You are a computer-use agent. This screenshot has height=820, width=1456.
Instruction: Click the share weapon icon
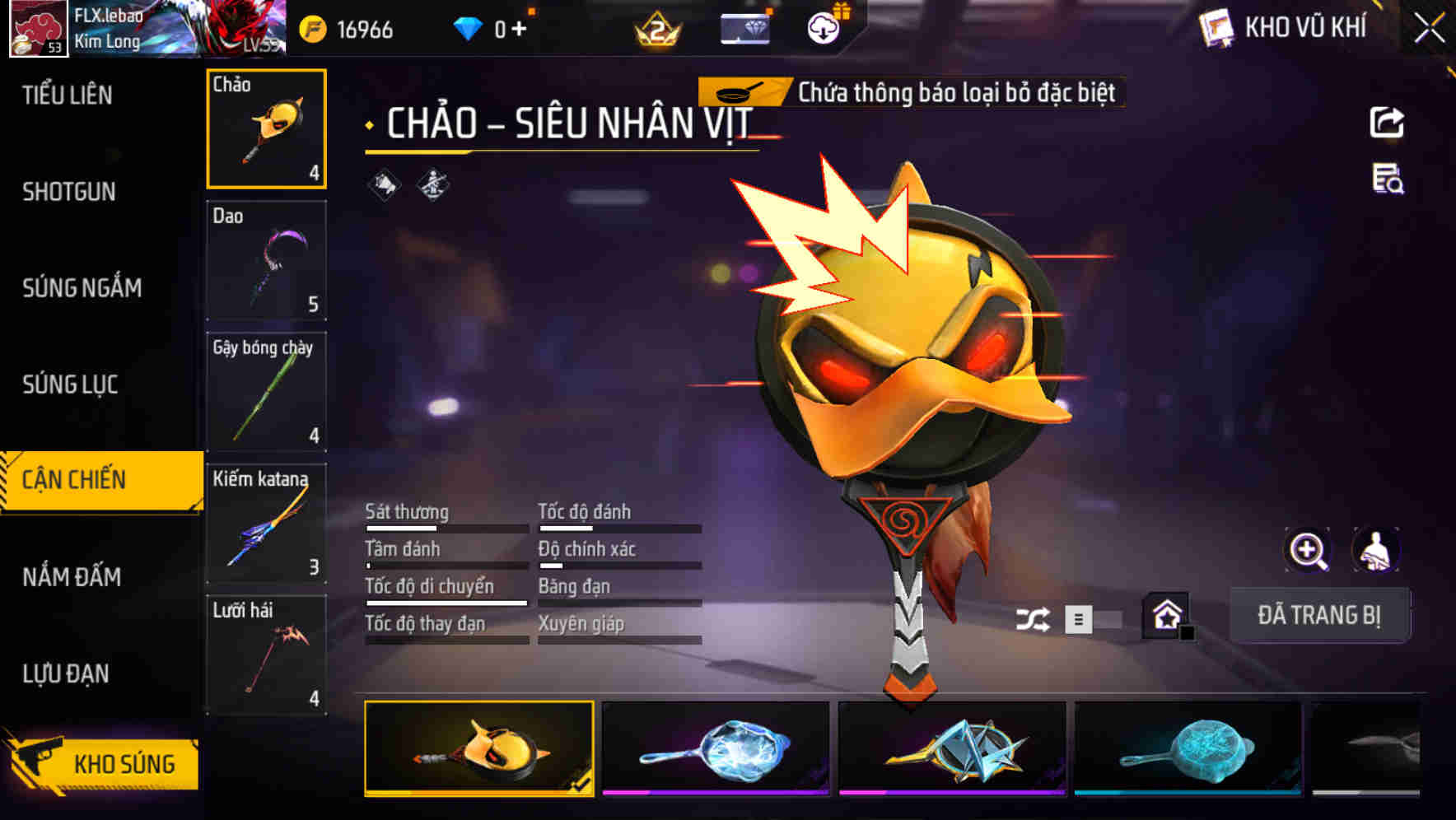click(1388, 122)
